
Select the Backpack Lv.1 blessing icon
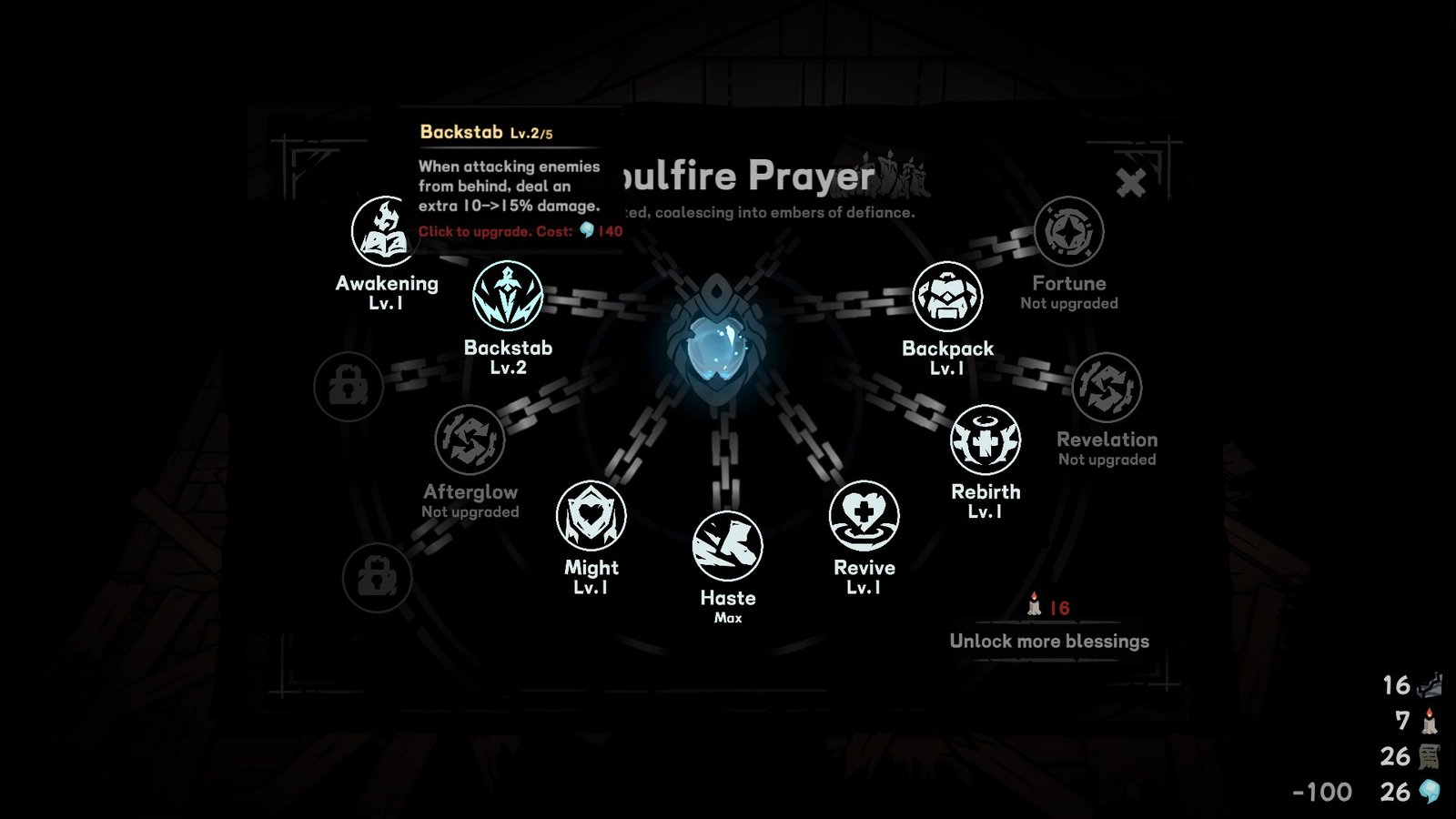click(x=946, y=298)
